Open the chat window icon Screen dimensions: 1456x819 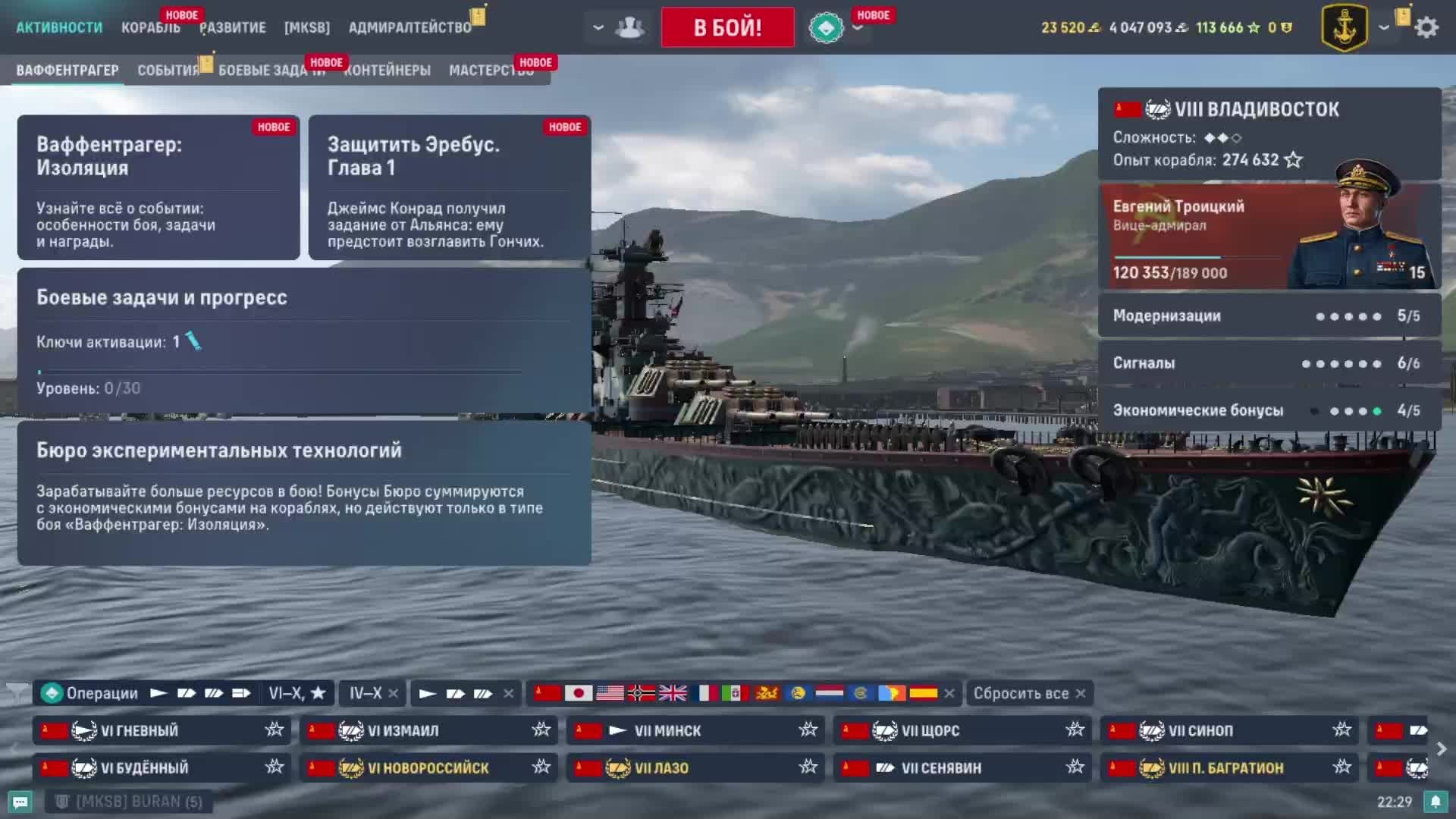20,802
